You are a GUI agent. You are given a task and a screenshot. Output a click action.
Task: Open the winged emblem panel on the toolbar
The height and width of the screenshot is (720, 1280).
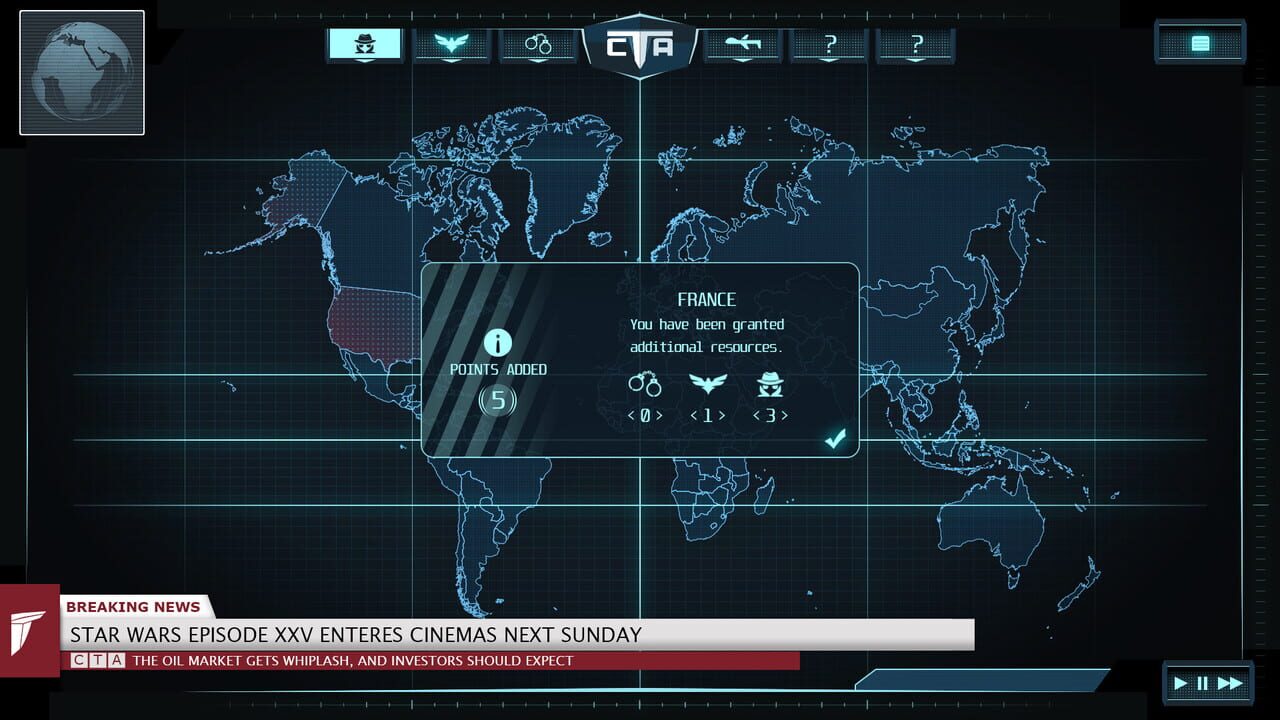(x=451, y=42)
